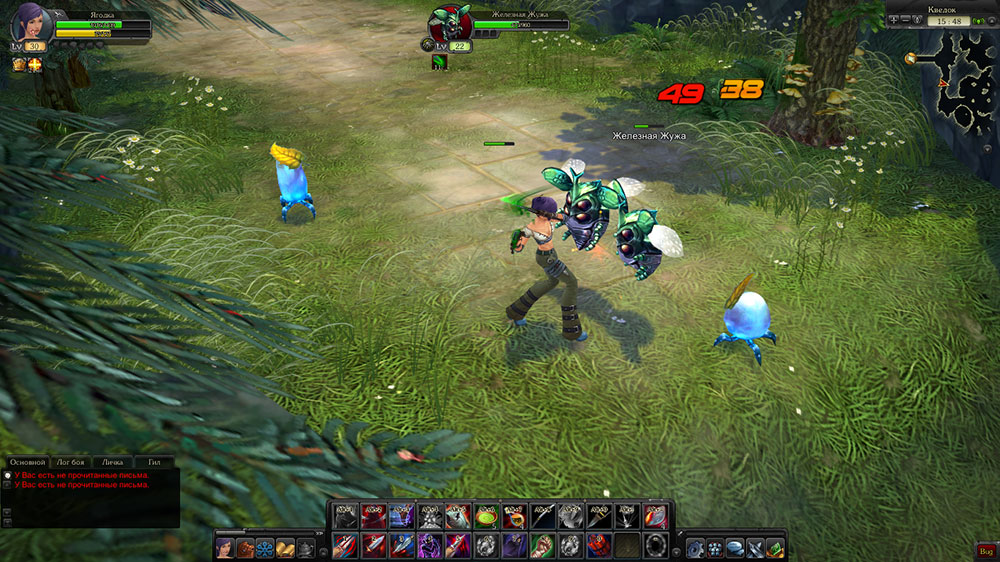Select the Личка chat tab
Screen dimensions: 1000x562
pos(112,463)
